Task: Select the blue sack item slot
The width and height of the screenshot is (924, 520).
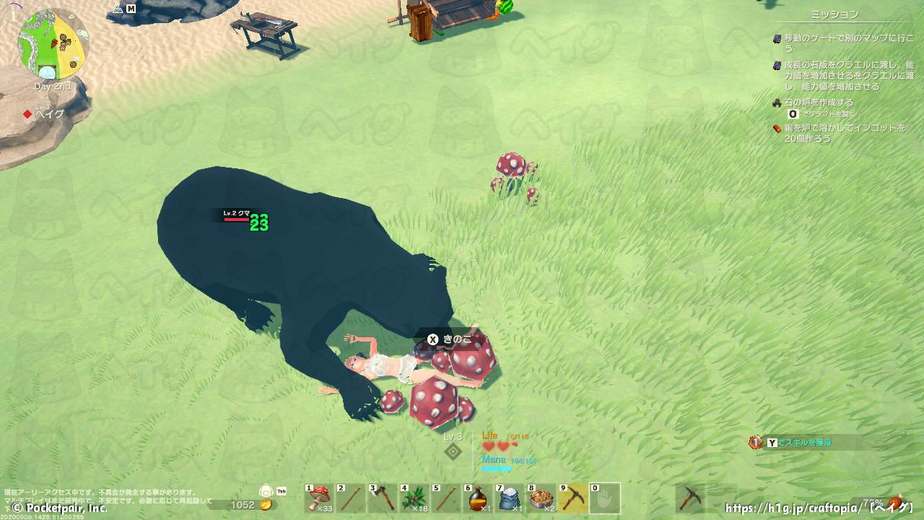Action: [x=510, y=498]
